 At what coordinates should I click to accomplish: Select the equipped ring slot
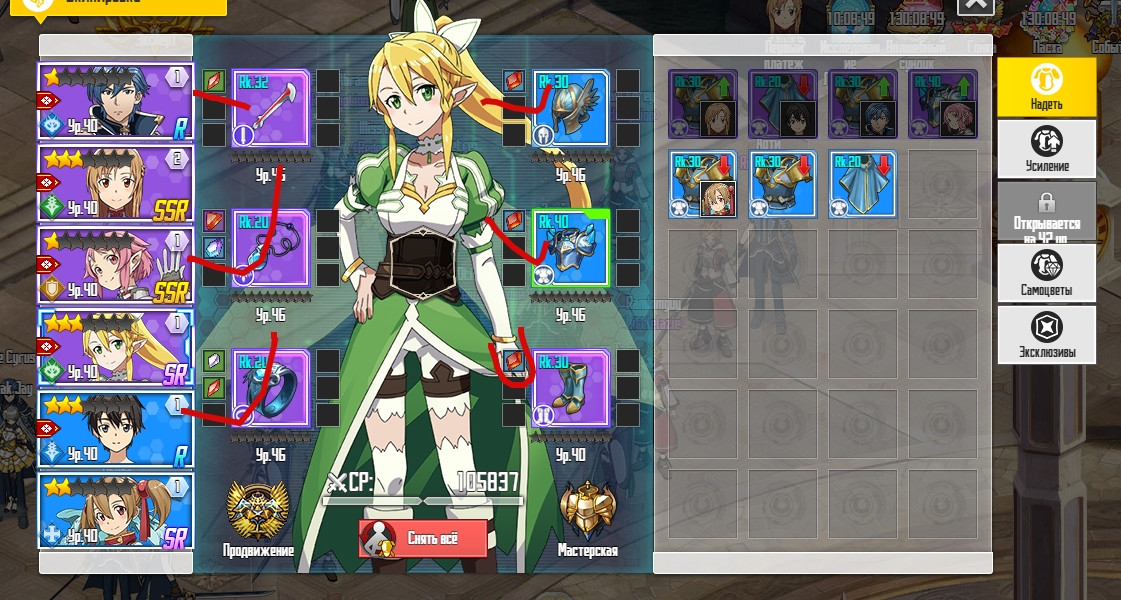(x=271, y=387)
